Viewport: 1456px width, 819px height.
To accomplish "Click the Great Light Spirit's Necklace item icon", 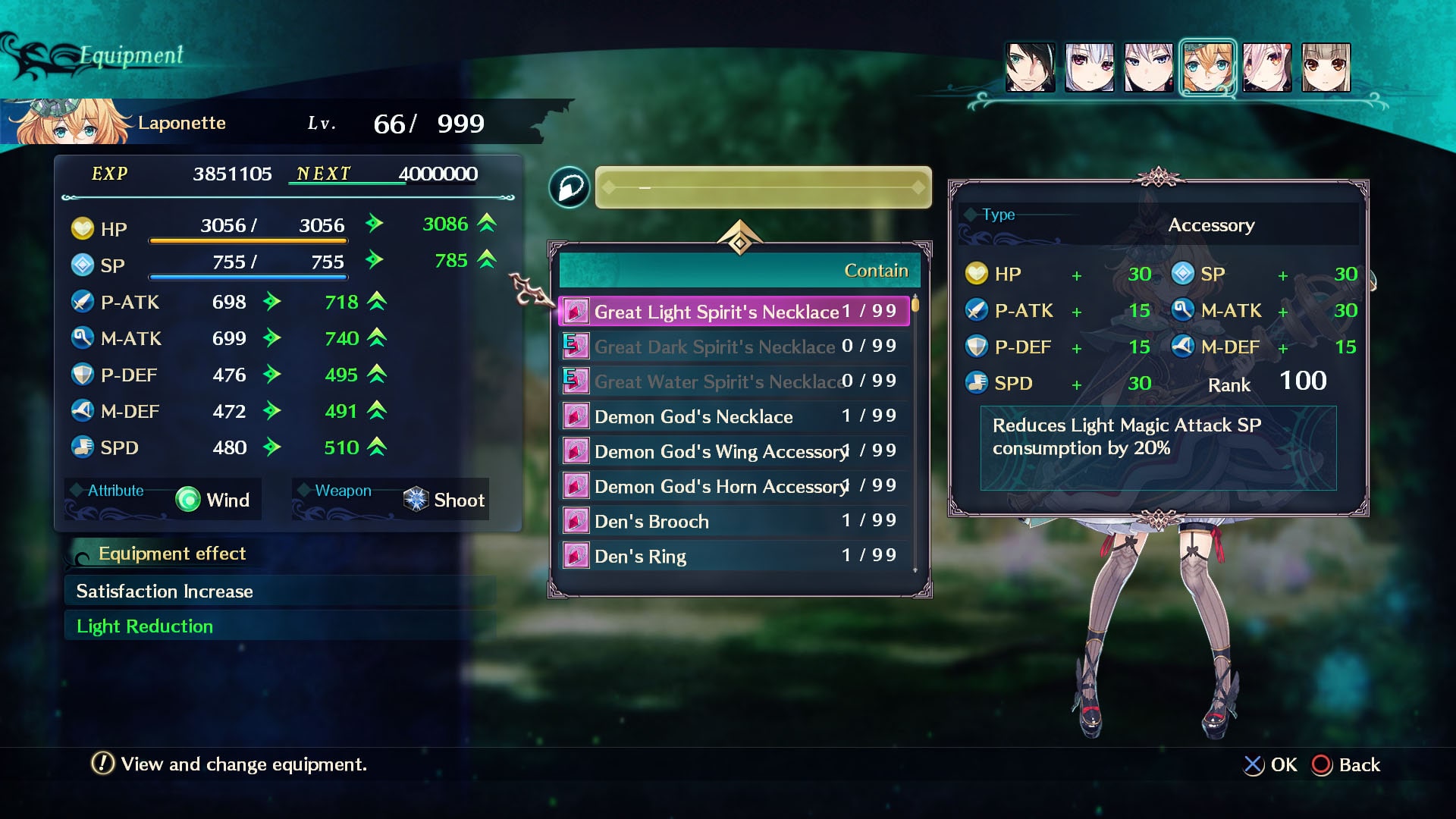I will [575, 310].
